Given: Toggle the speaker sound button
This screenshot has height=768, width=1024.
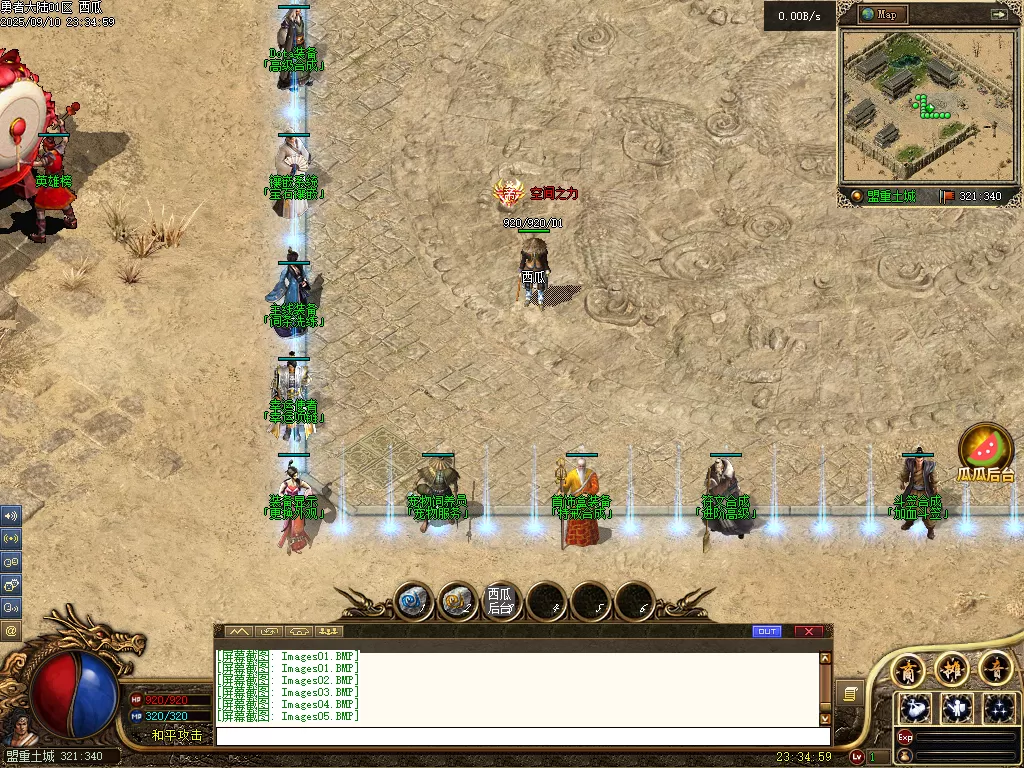Looking at the screenshot, I should click(11, 516).
